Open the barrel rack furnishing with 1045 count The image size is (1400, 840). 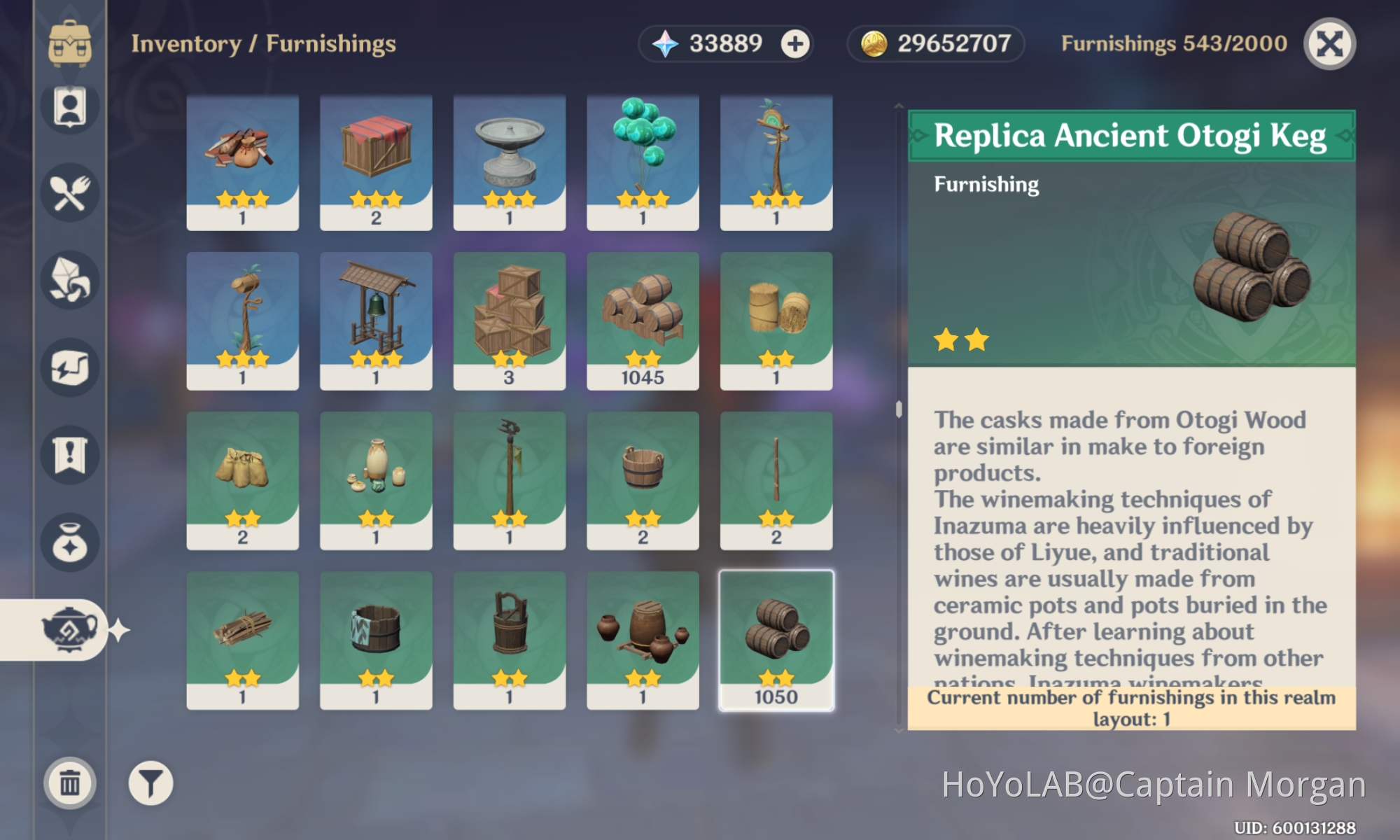pyautogui.click(x=642, y=318)
